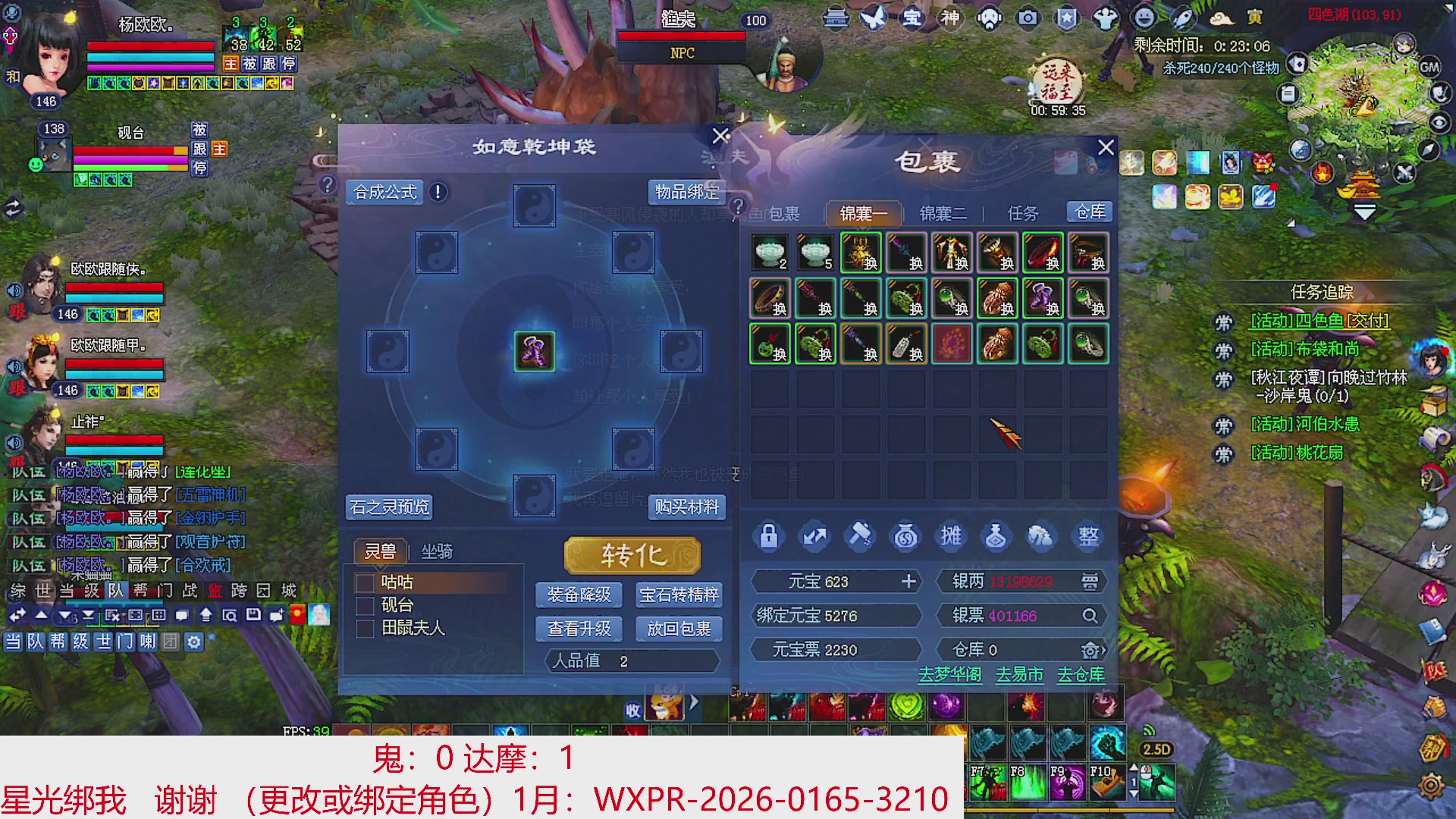The image size is (1456, 819).
Task: Click the money pouch icon in the bag toolbar
Action: click(905, 536)
